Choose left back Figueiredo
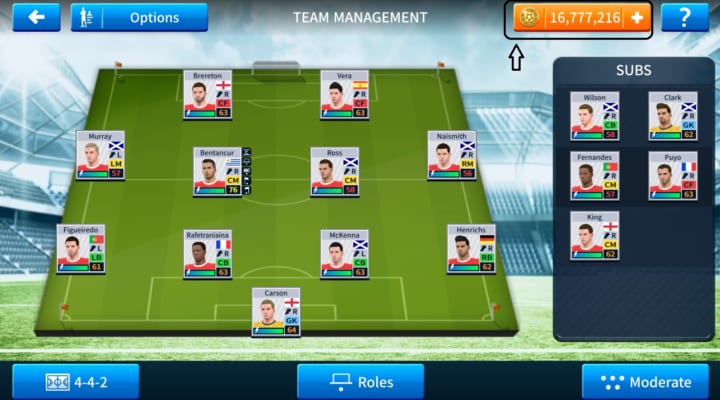 [x=81, y=249]
